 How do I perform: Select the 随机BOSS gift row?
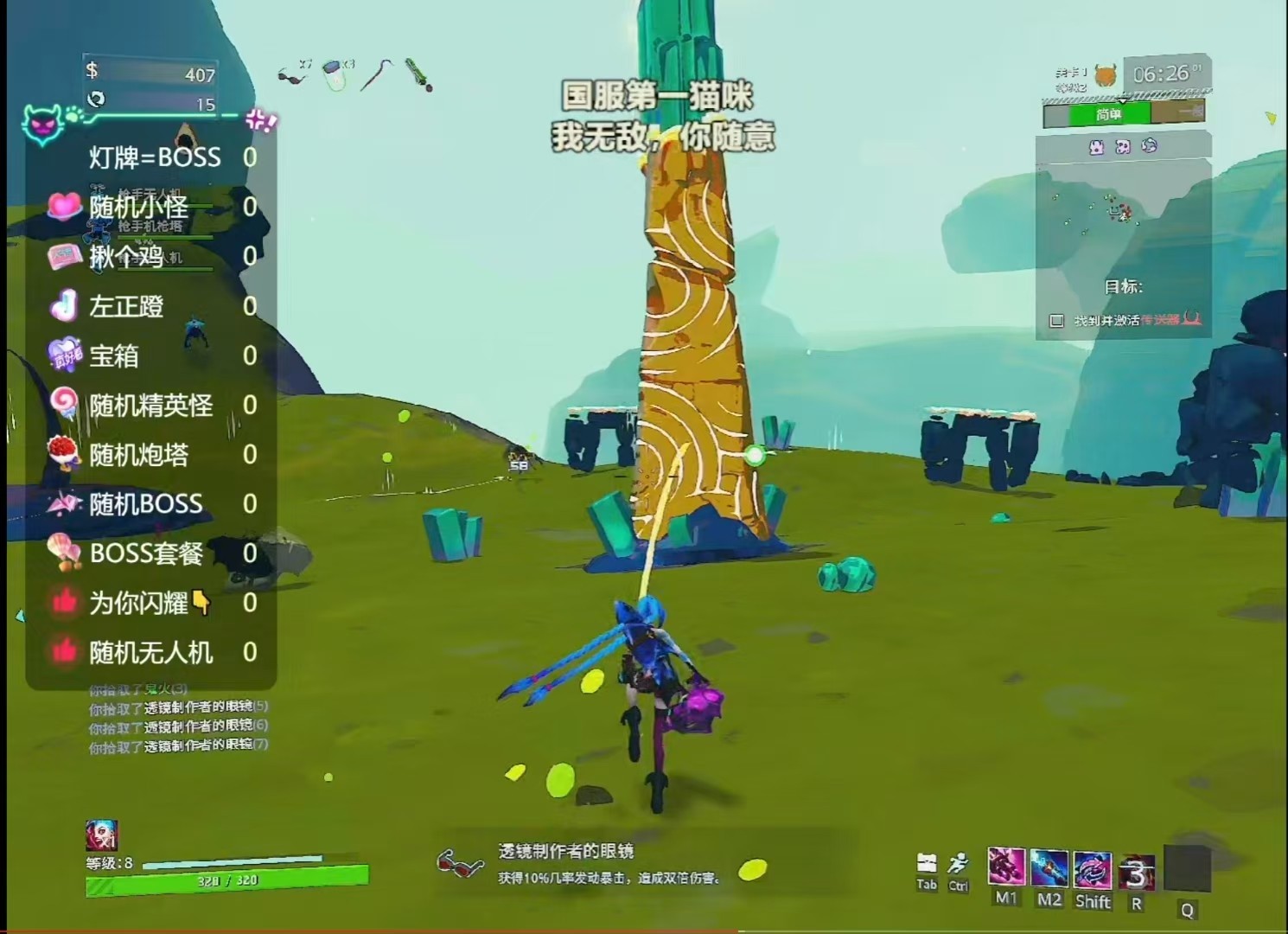147,504
